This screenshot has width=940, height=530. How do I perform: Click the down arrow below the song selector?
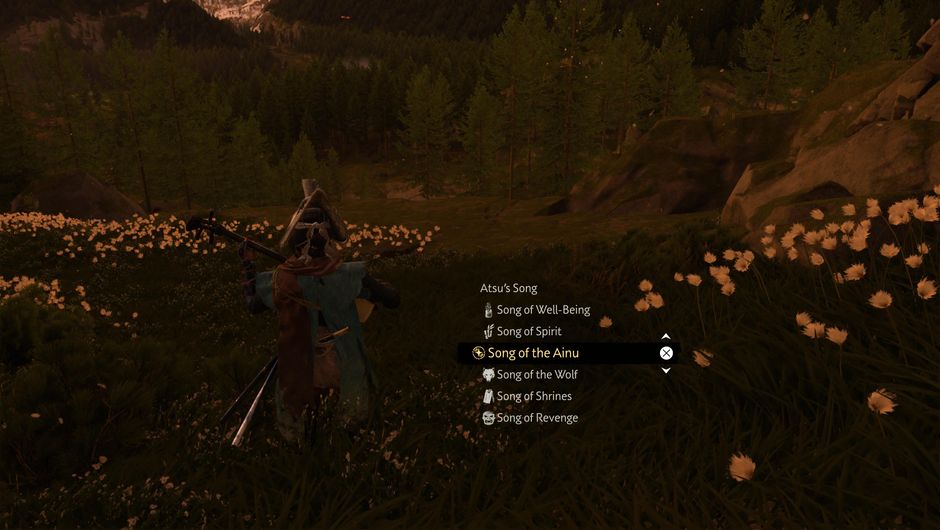(666, 370)
